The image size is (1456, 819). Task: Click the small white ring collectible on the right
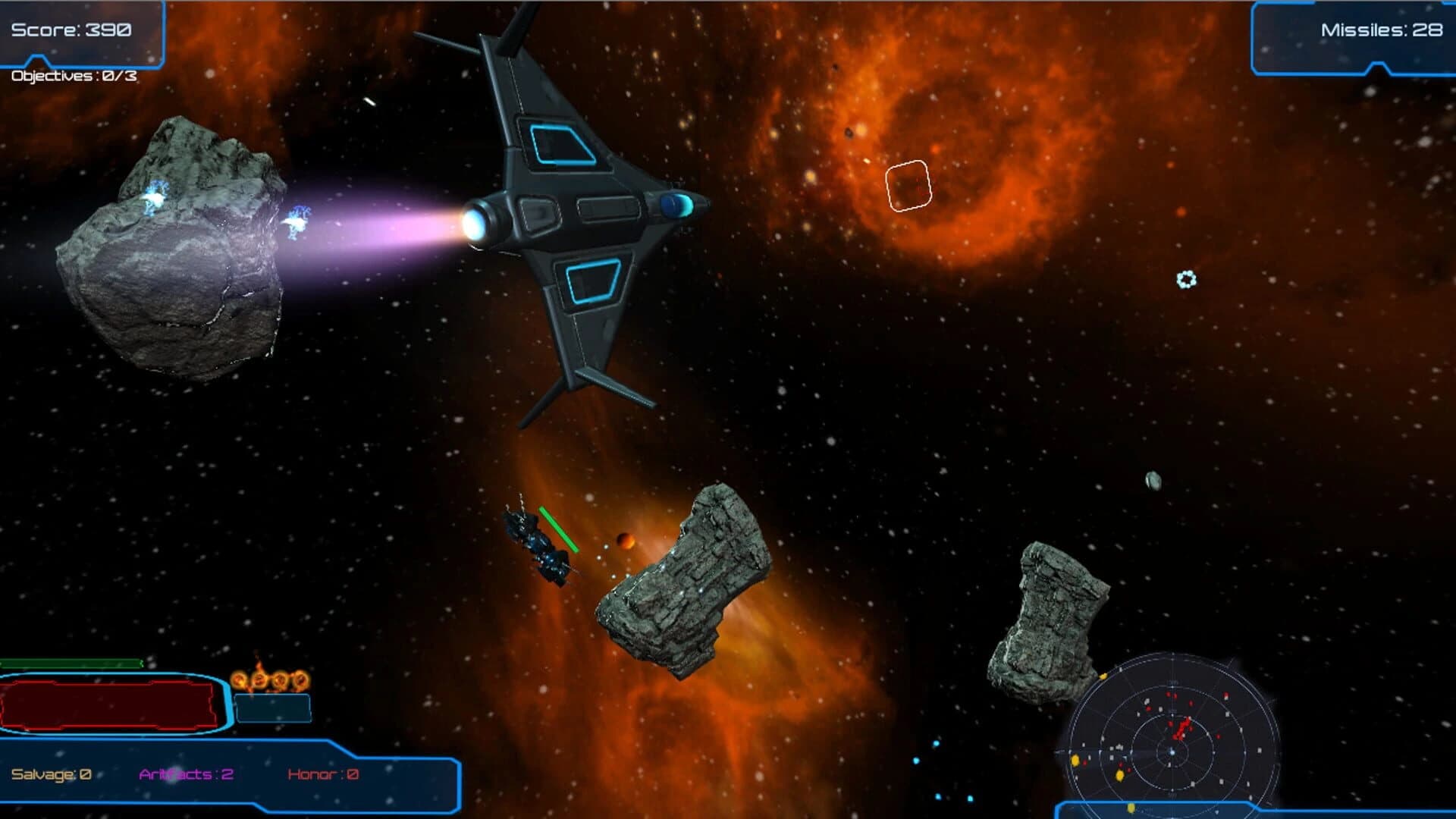click(x=1187, y=281)
